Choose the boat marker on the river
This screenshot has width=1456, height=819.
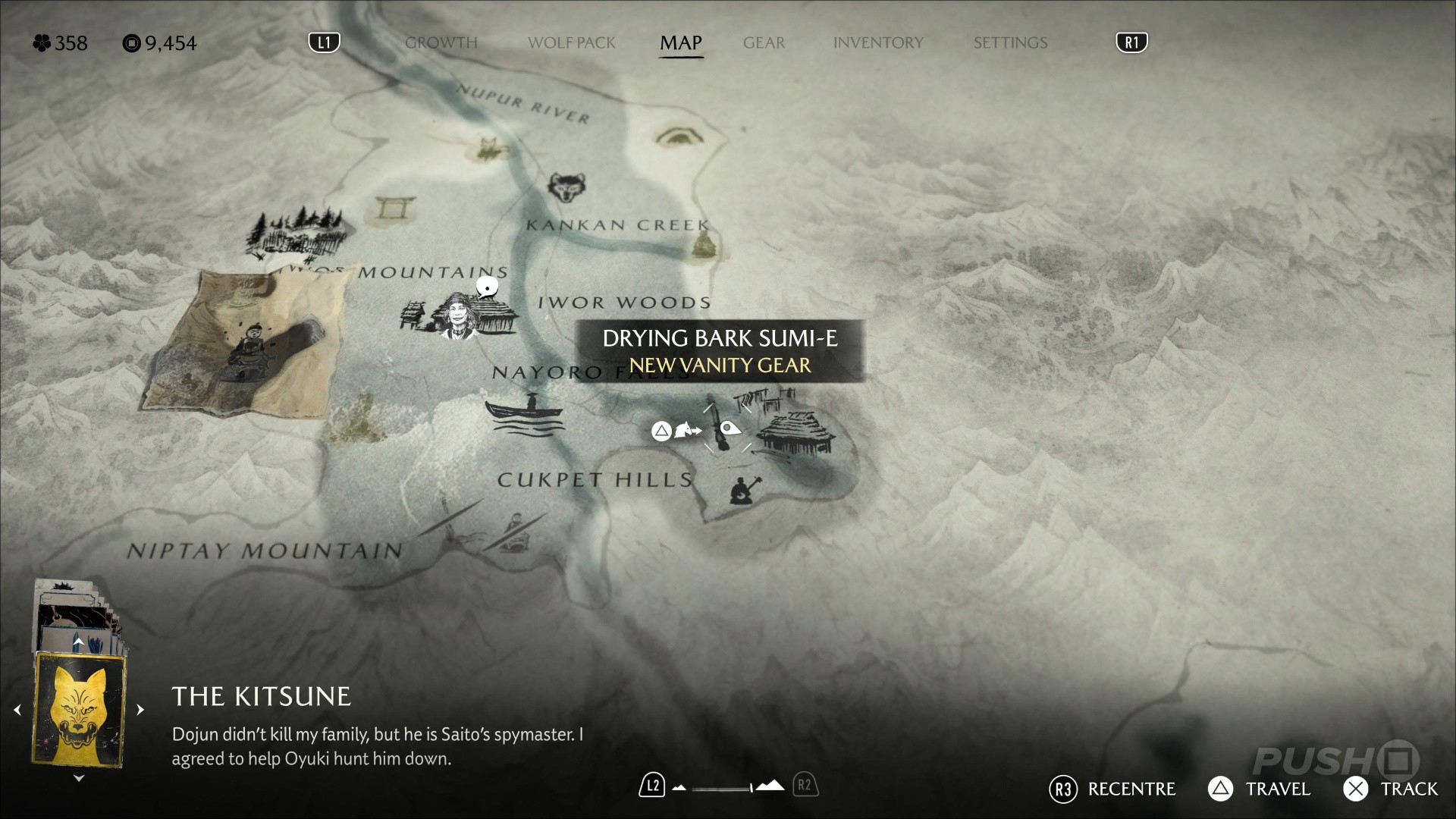pos(525,415)
